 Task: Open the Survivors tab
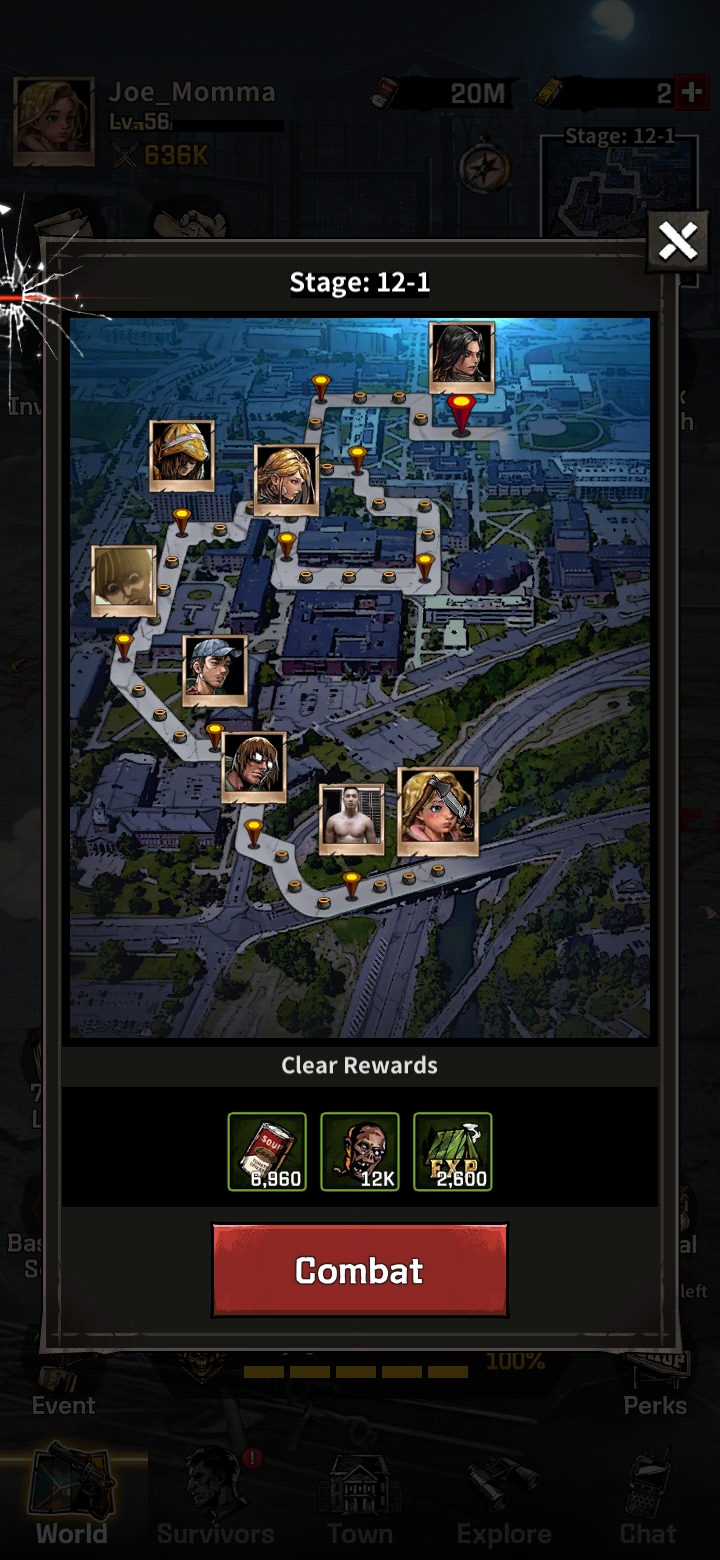[x=215, y=1500]
